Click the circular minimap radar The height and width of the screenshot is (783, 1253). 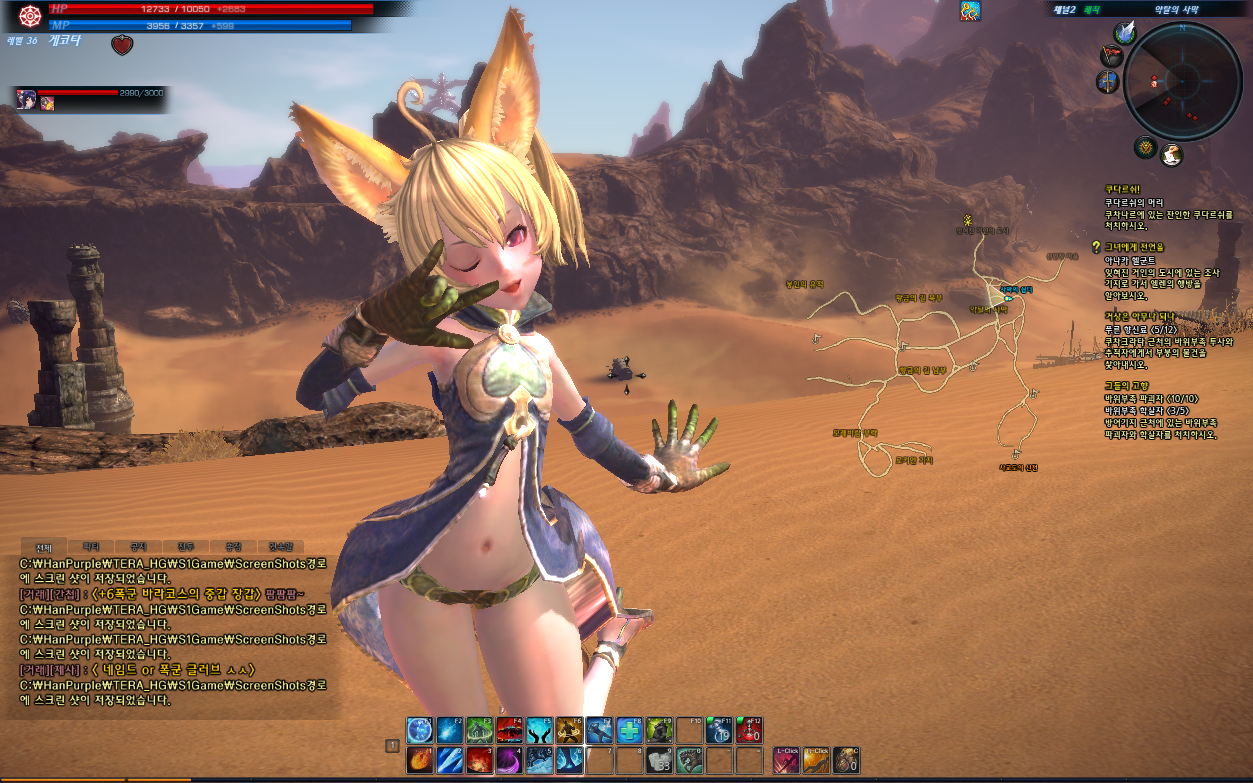coord(1182,81)
